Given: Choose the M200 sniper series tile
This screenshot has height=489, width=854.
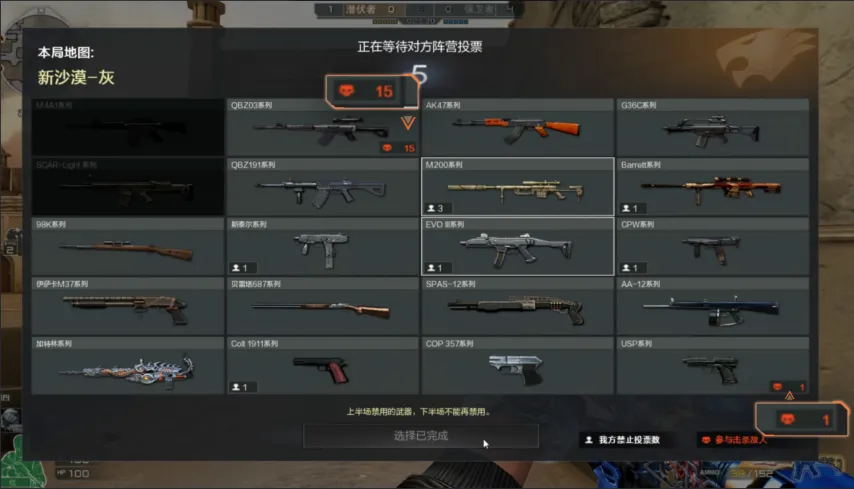Looking at the screenshot, I should pyautogui.click(x=517, y=187).
